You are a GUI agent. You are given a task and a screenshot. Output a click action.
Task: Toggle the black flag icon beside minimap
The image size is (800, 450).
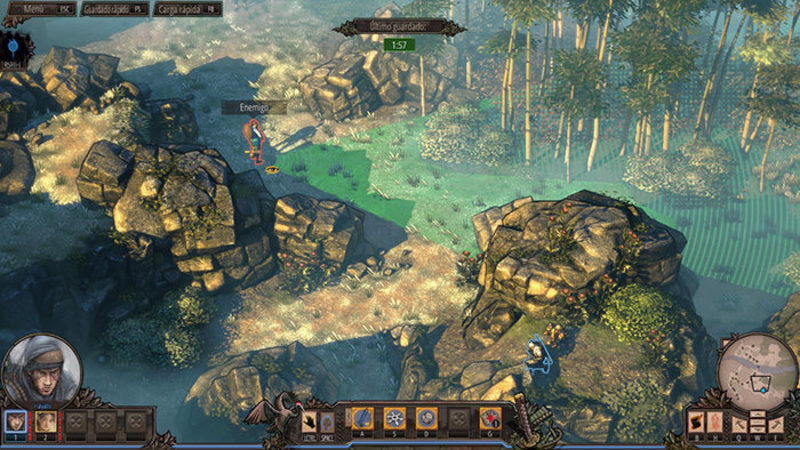(x=697, y=421)
